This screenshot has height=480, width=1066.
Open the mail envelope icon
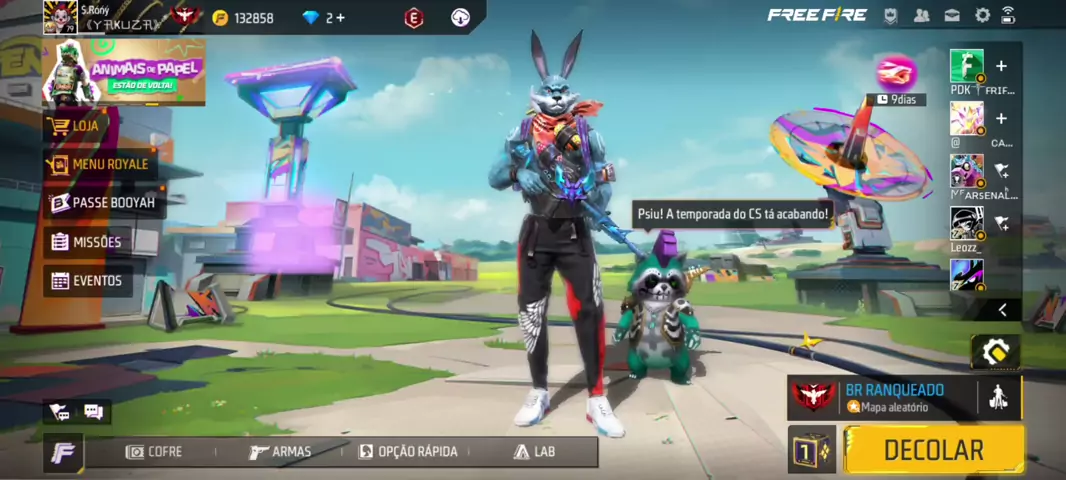[953, 15]
